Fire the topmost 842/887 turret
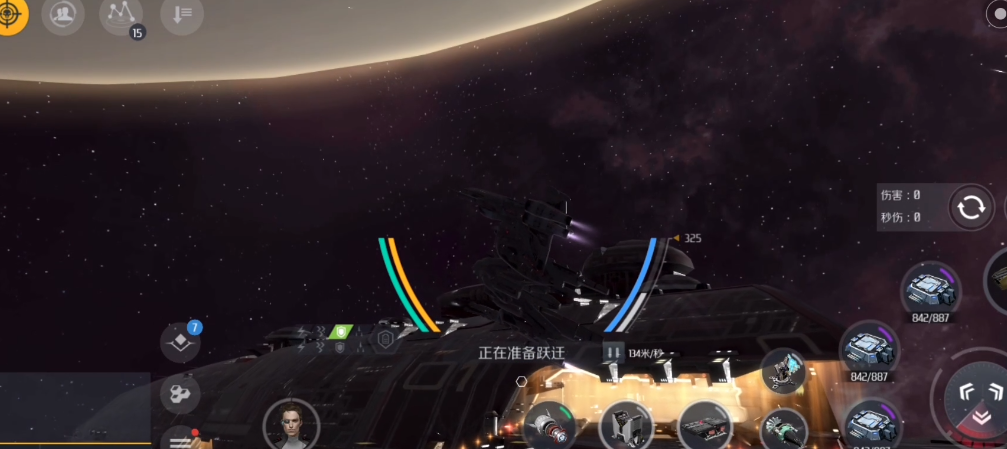Viewport: 1007px width, 449px height. tap(927, 289)
